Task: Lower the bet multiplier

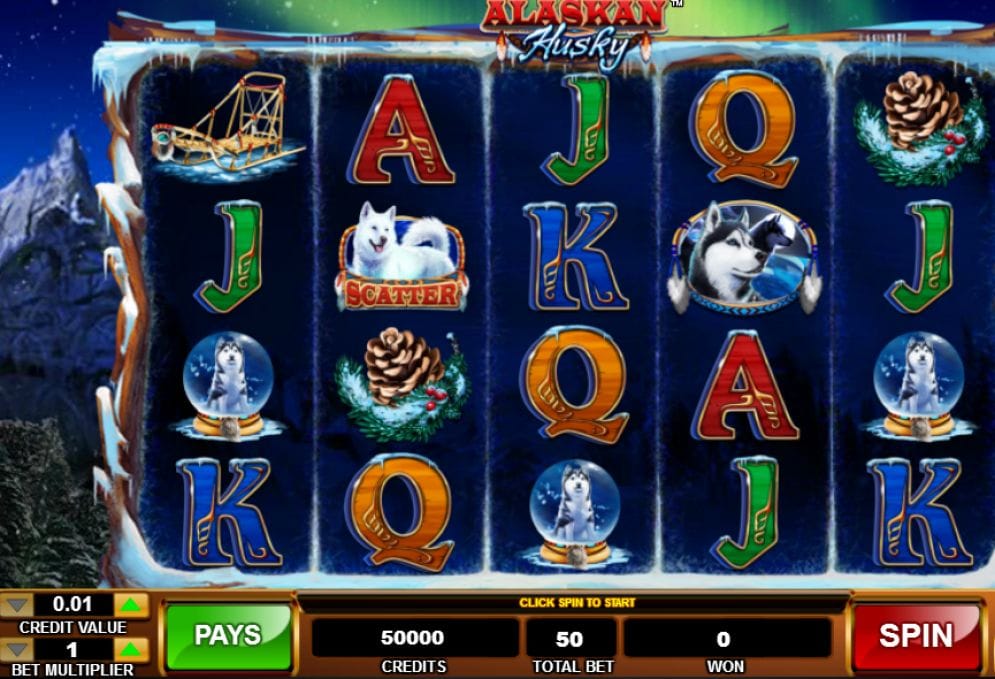Action: click(x=17, y=649)
